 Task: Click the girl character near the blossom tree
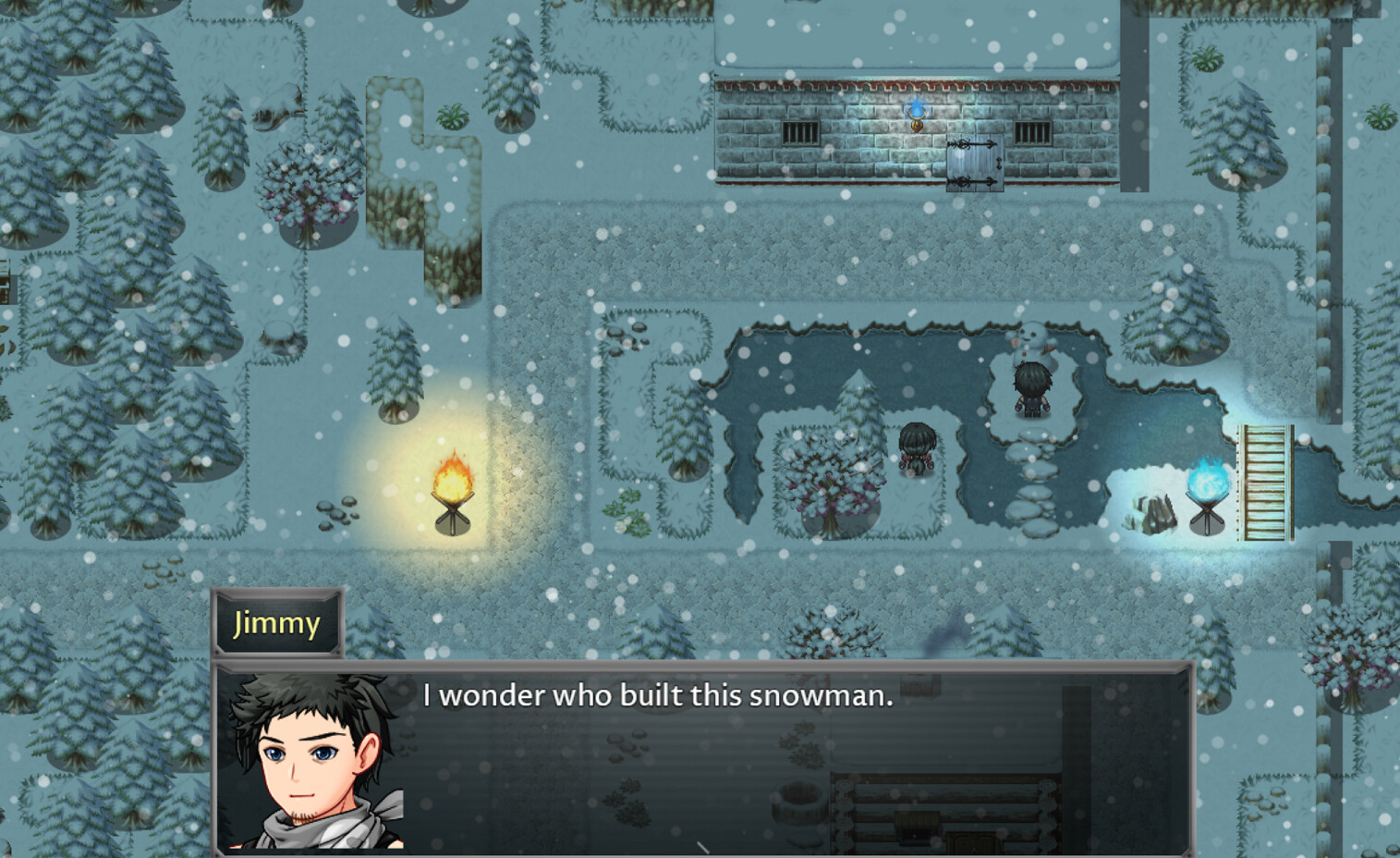(915, 448)
